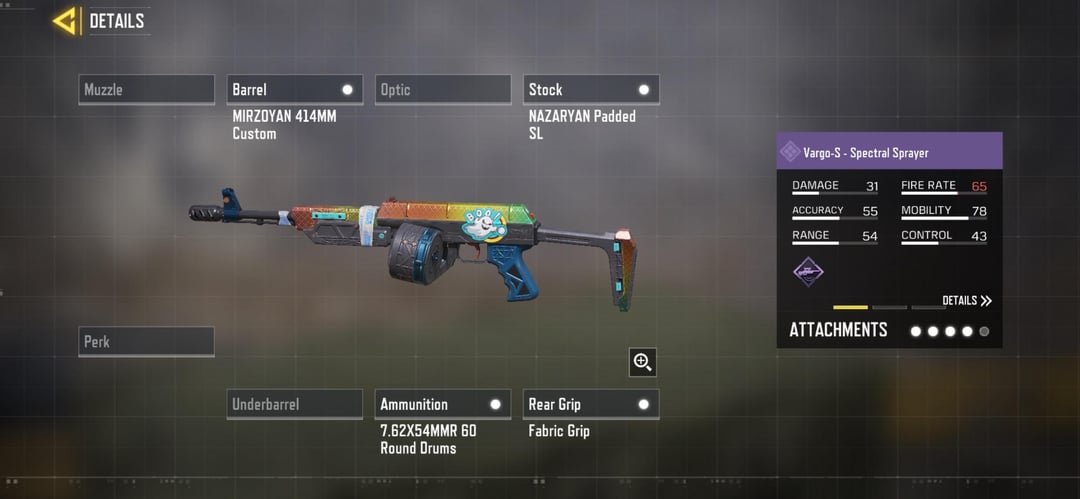
Task: Open the empty Muzzle attachment slot
Action: pyautogui.click(x=146, y=90)
